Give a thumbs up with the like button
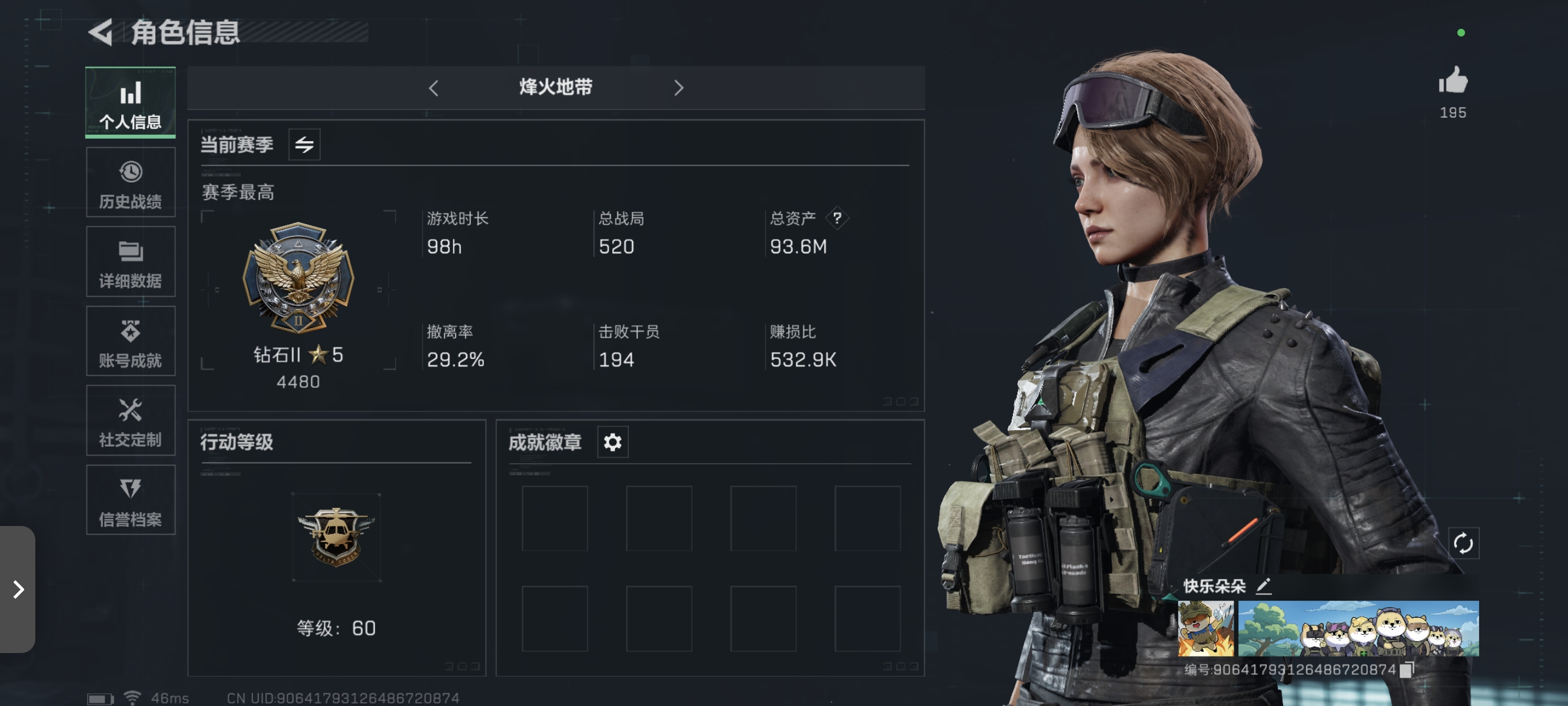Image resolution: width=1568 pixels, height=706 pixels. click(x=1454, y=82)
